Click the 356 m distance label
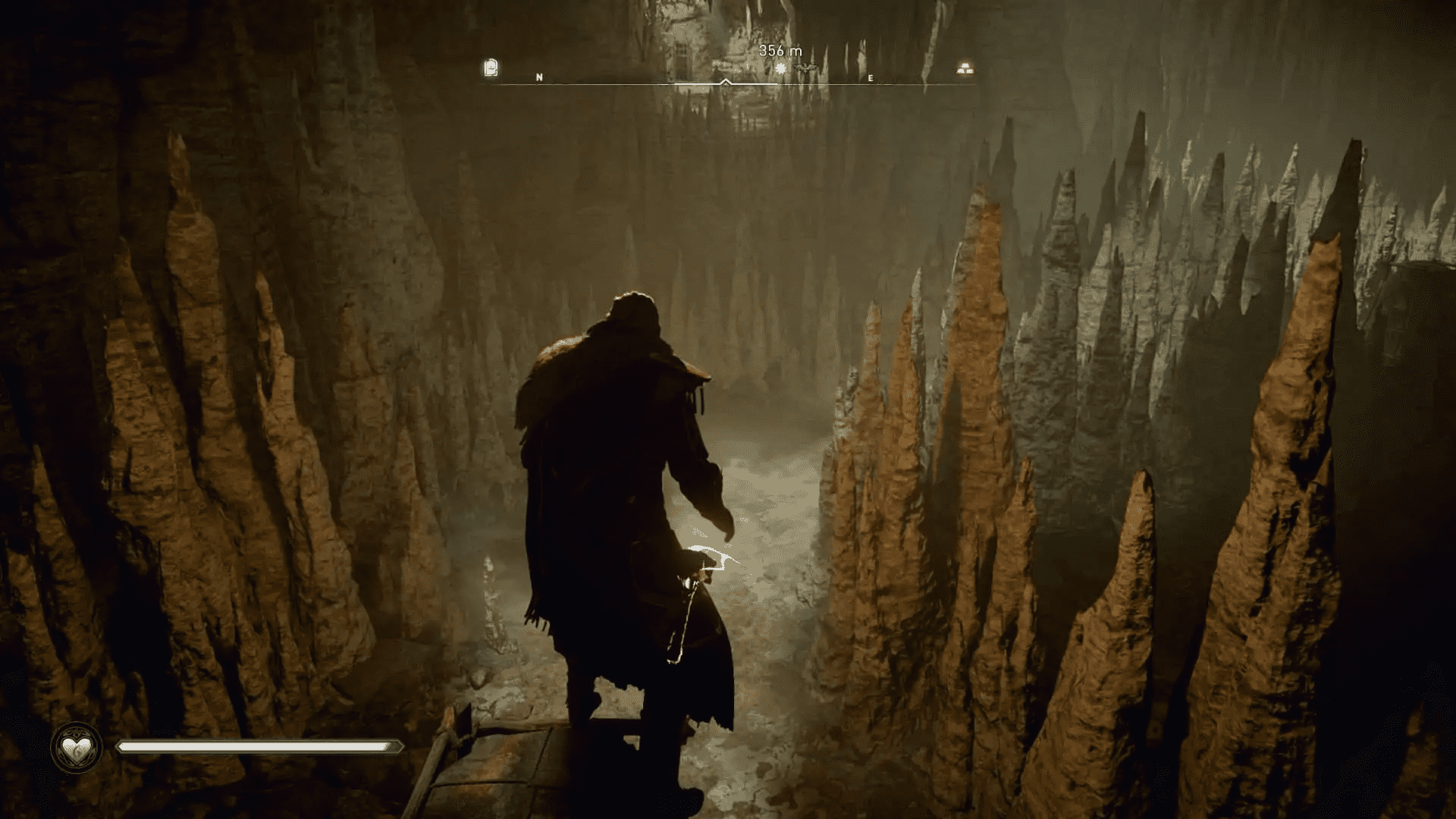The image size is (1456, 819). coord(781,51)
